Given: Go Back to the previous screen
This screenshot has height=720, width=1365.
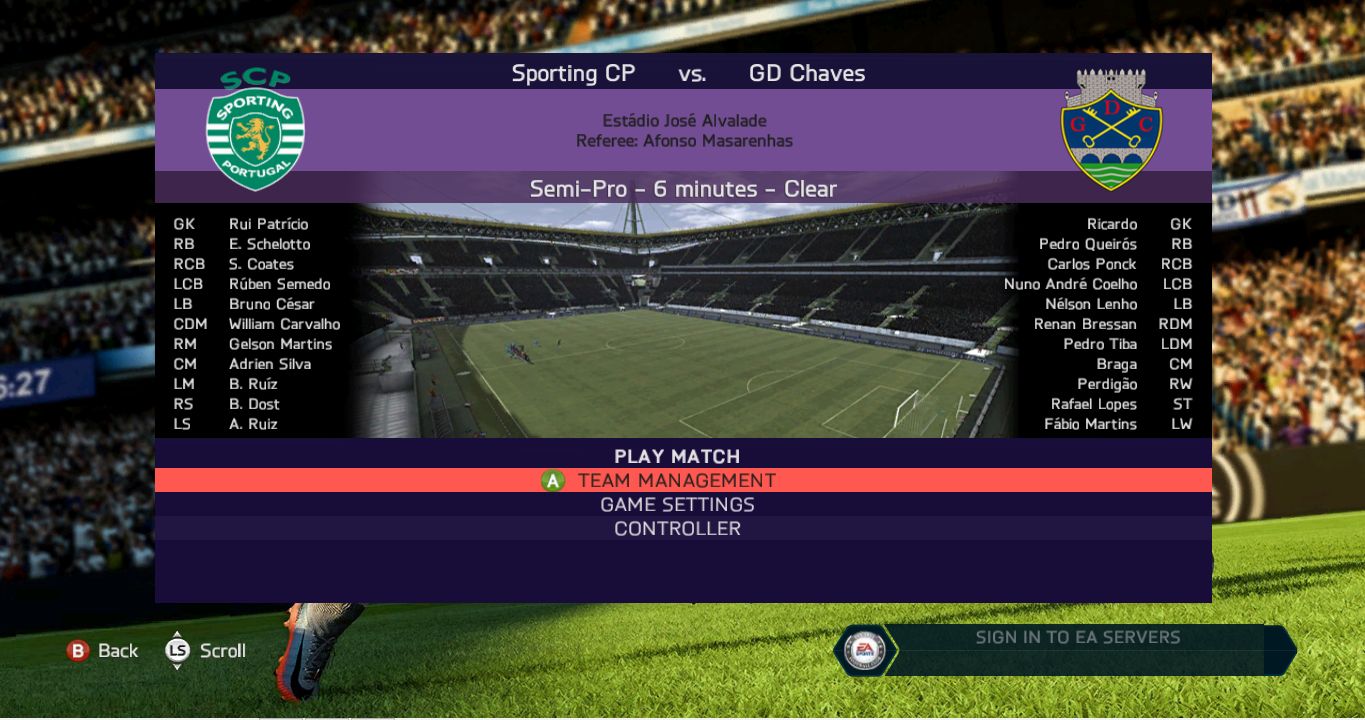Looking at the screenshot, I should coord(103,651).
